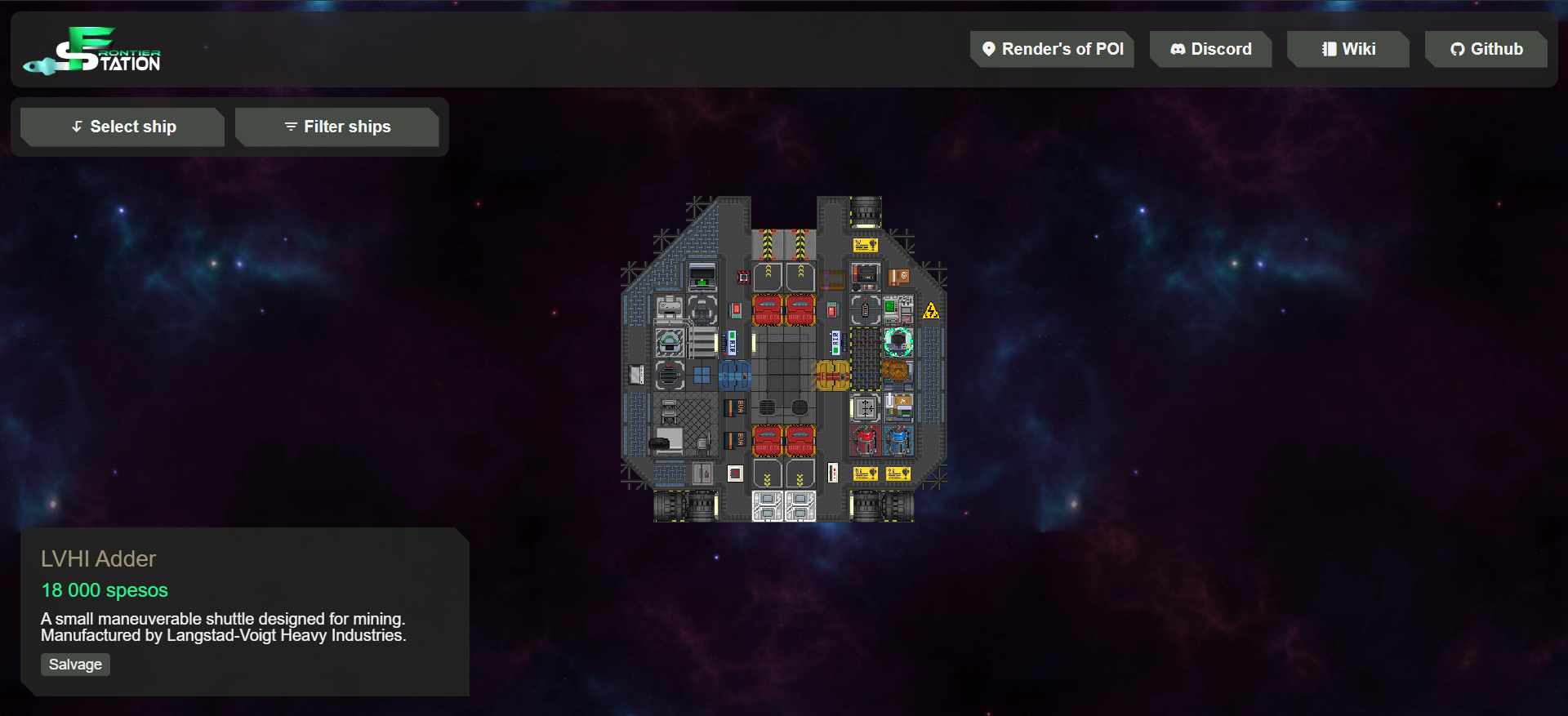The image size is (1568, 716).
Task: Click the Frontier Station logo
Action: click(x=92, y=51)
